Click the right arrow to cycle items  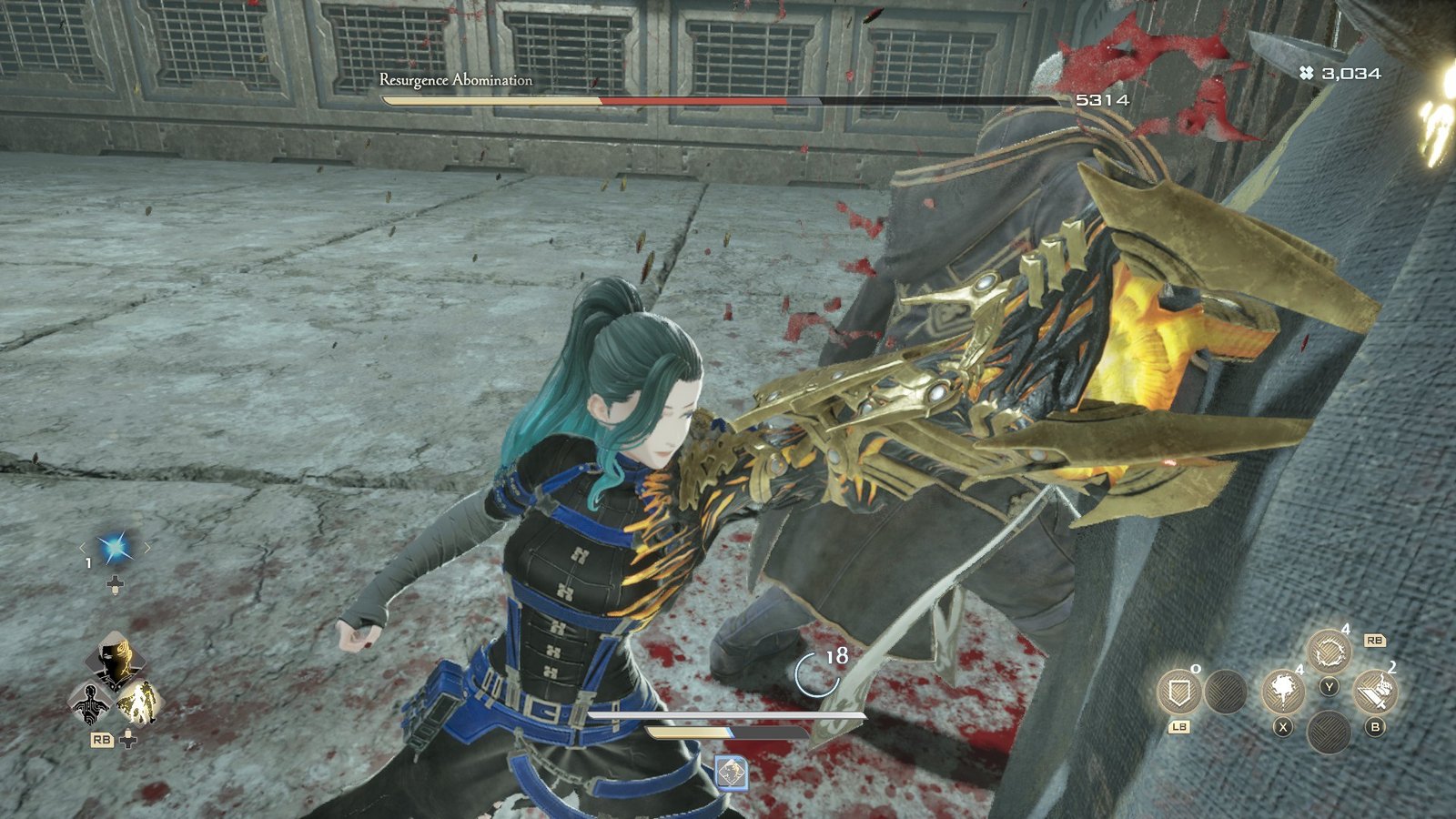(x=147, y=546)
